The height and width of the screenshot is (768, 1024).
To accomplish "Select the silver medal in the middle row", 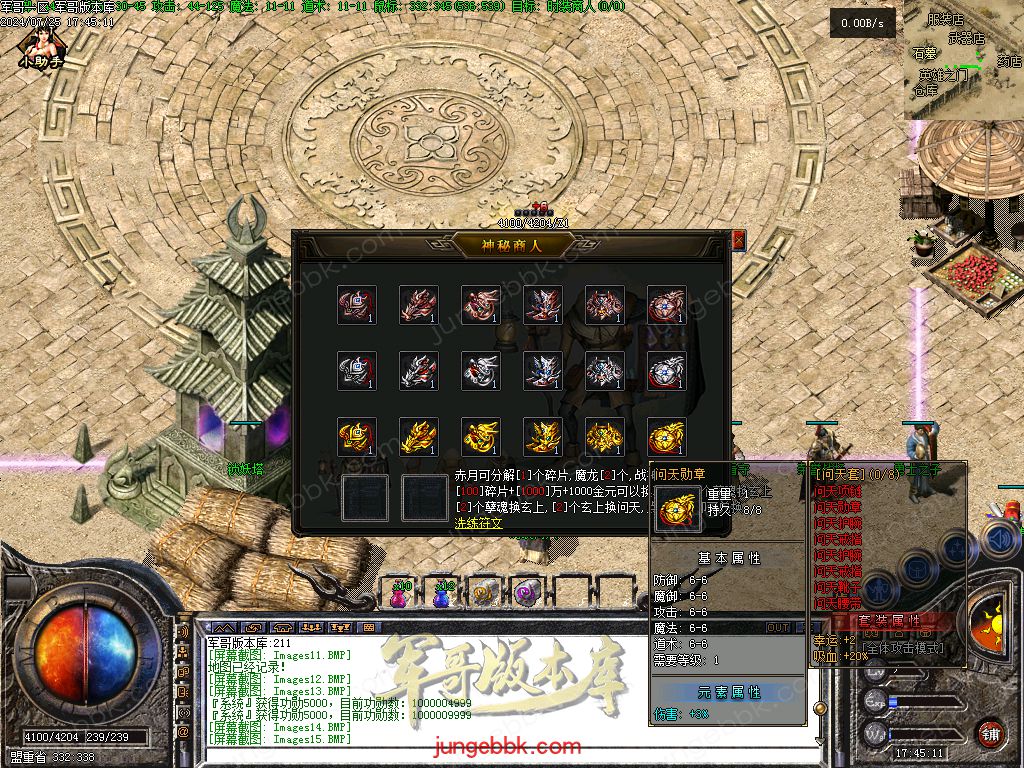I will click(x=666, y=371).
